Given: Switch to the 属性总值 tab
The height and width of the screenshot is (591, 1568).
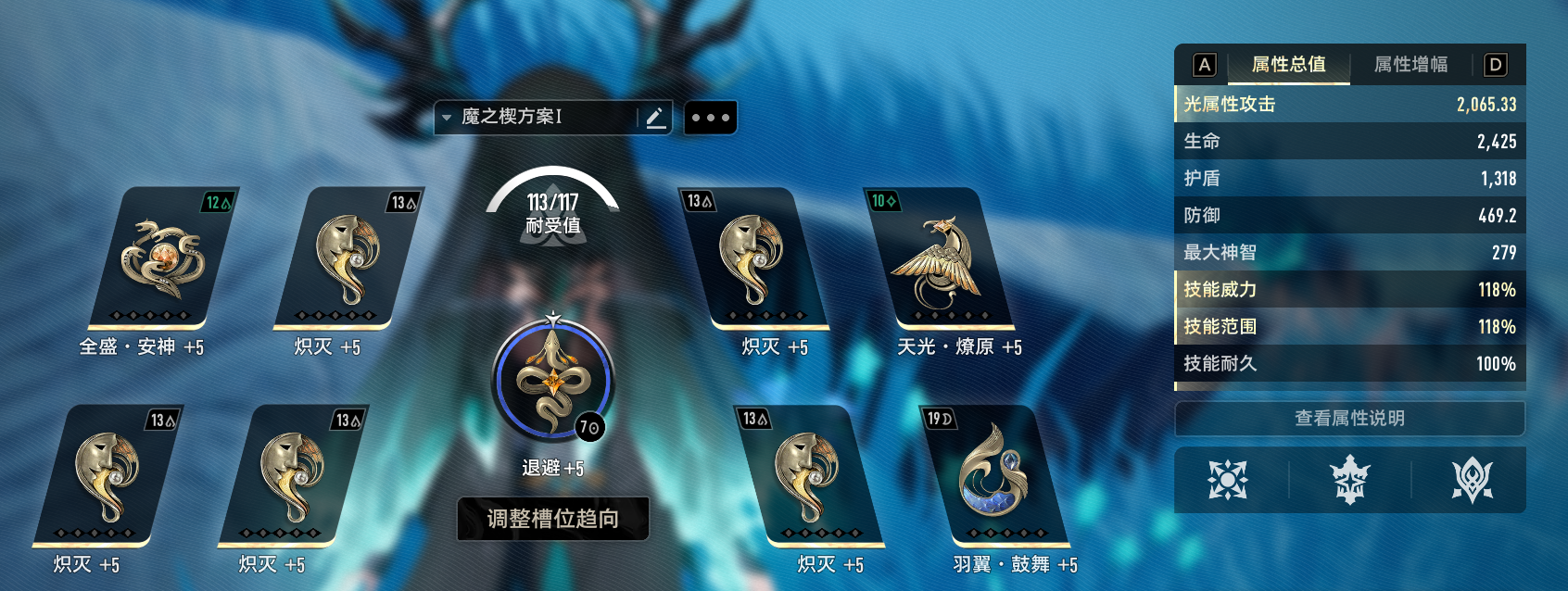Looking at the screenshot, I should pos(1288,65).
